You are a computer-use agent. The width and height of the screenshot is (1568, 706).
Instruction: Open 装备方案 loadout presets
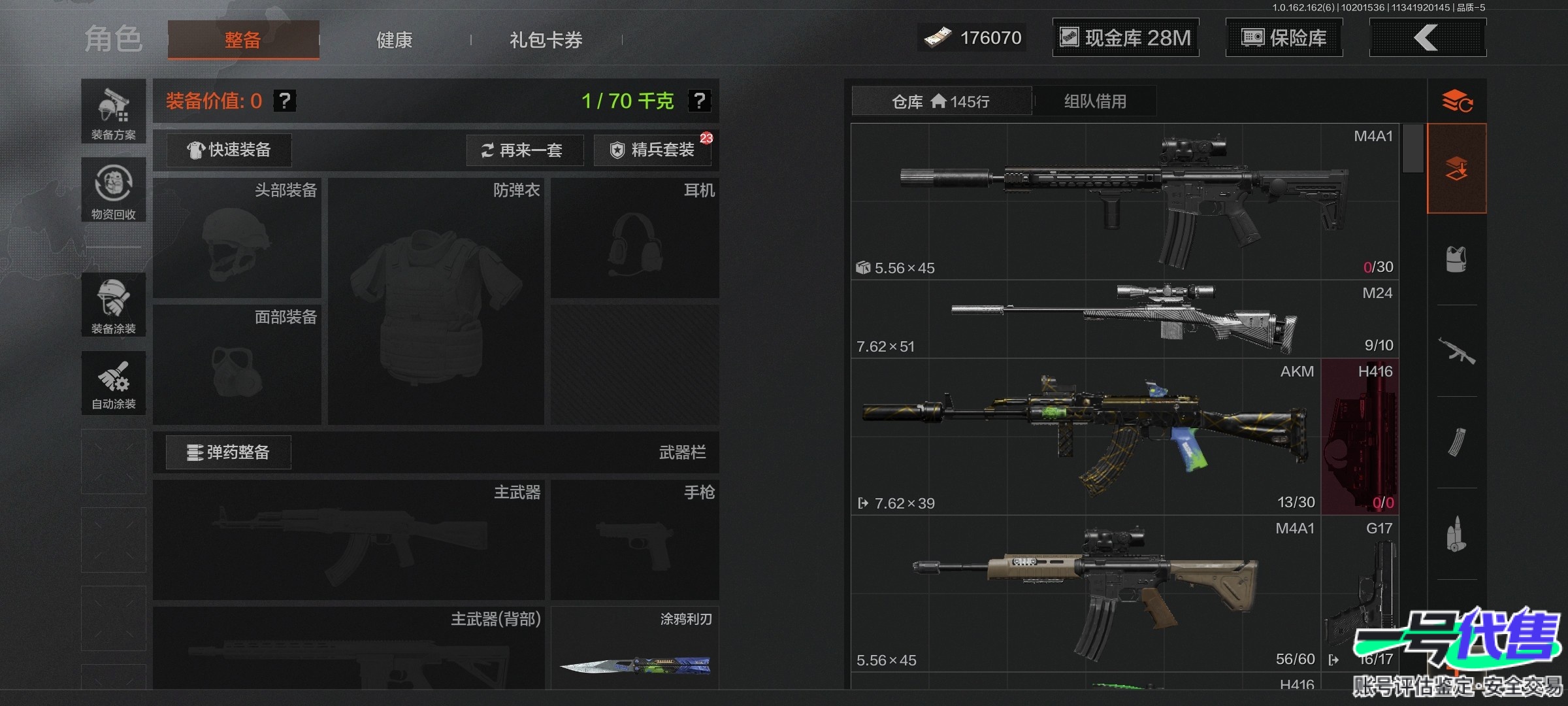(114, 112)
